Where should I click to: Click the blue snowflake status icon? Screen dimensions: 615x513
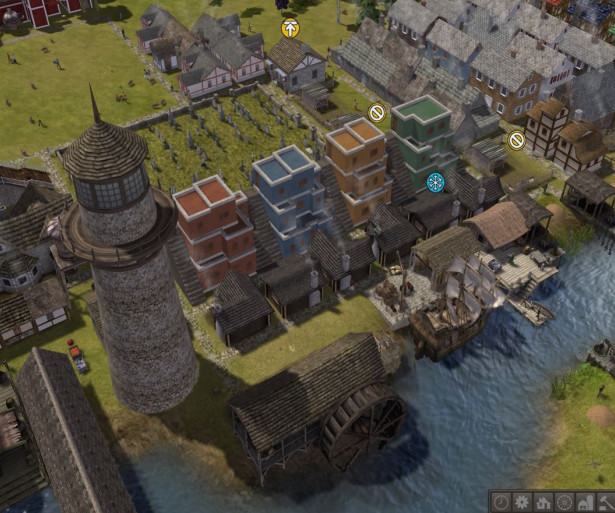tap(435, 182)
